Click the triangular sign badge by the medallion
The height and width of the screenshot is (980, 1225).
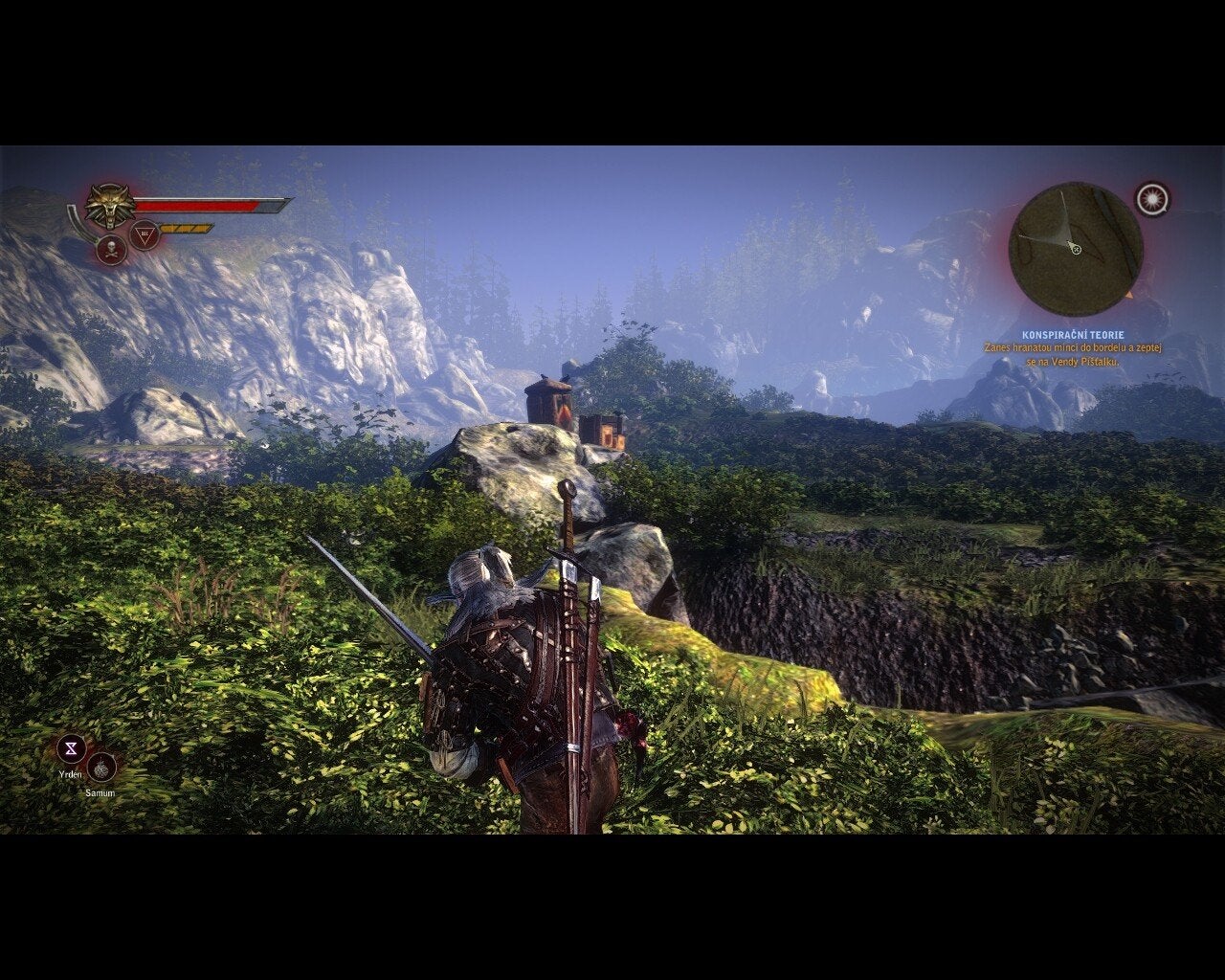[x=145, y=234]
